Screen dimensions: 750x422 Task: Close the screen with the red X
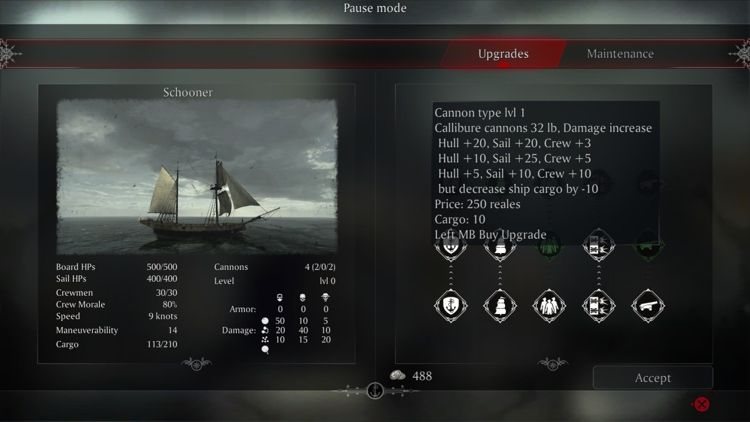click(x=702, y=404)
